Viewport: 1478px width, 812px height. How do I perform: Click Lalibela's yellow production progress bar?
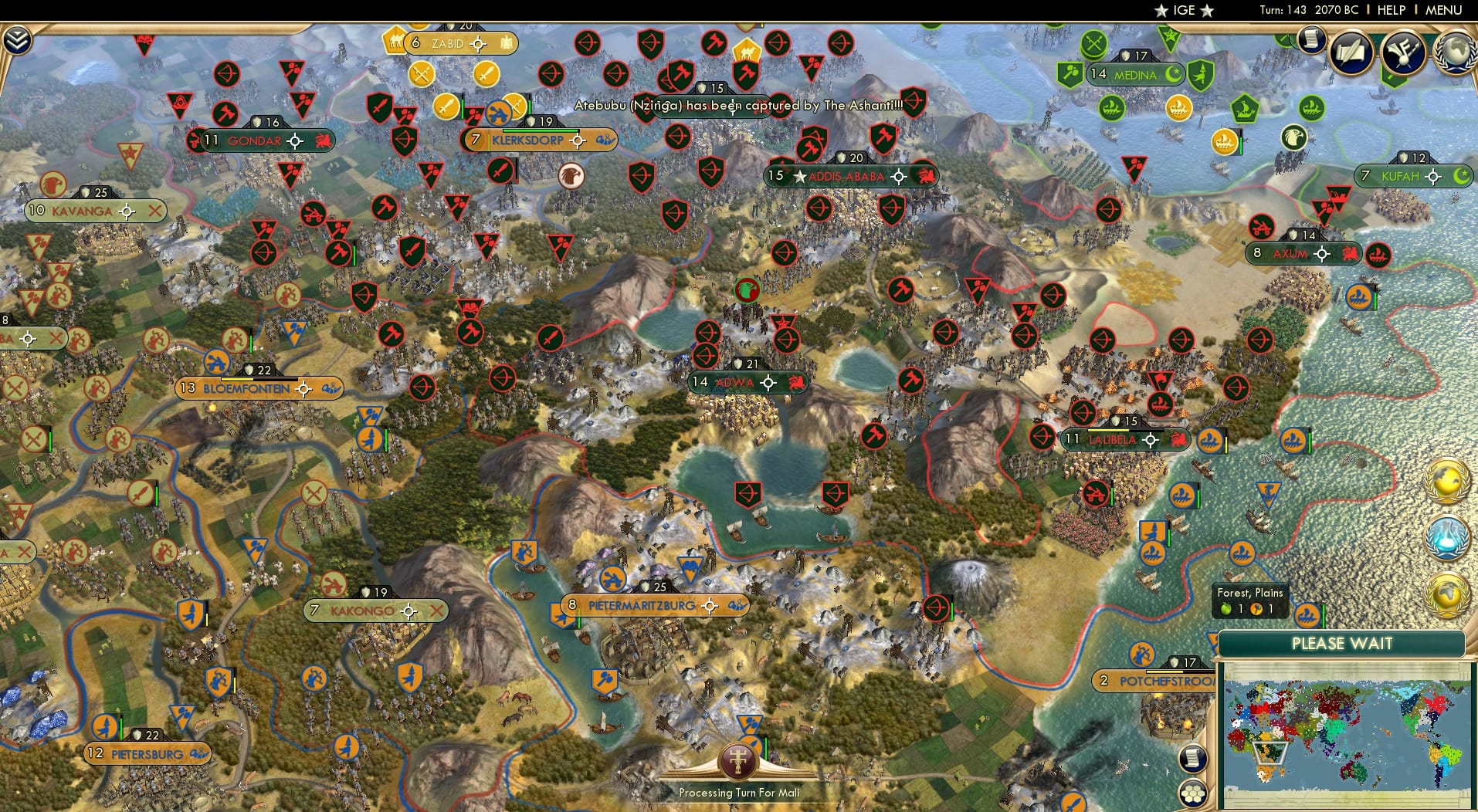(1108, 430)
